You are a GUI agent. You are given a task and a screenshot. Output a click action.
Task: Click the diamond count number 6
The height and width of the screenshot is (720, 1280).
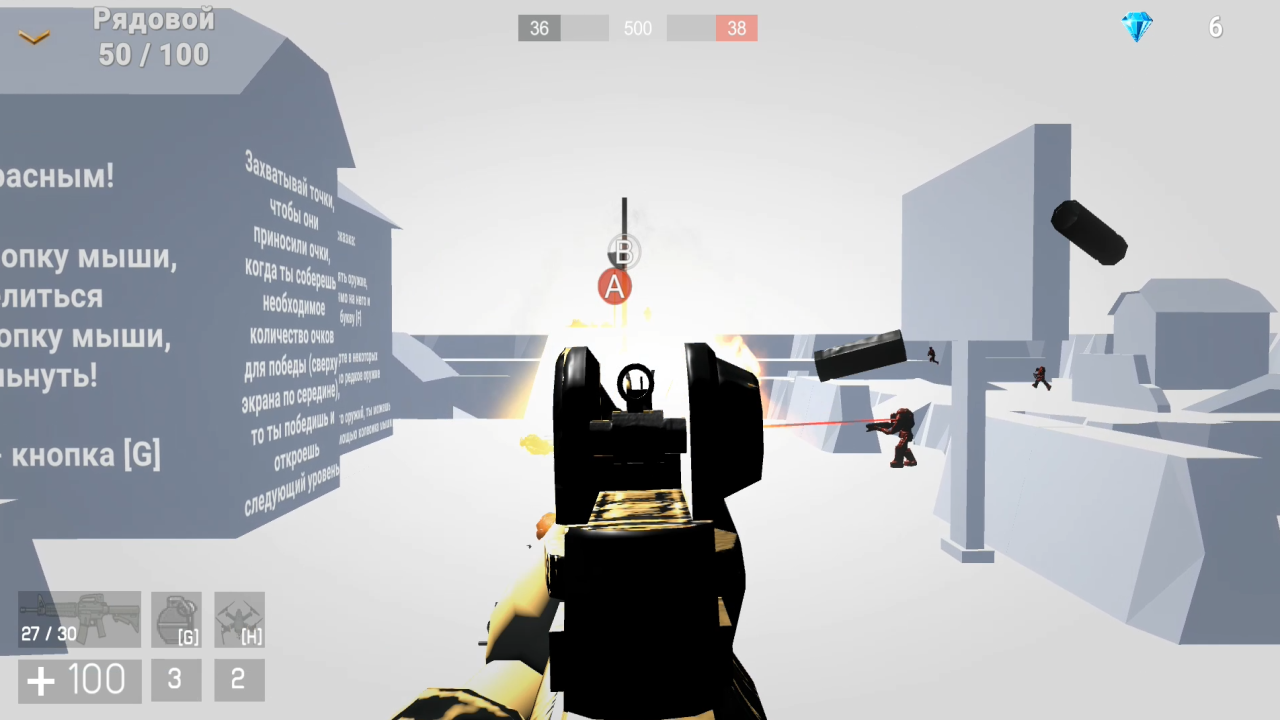coord(1216,28)
